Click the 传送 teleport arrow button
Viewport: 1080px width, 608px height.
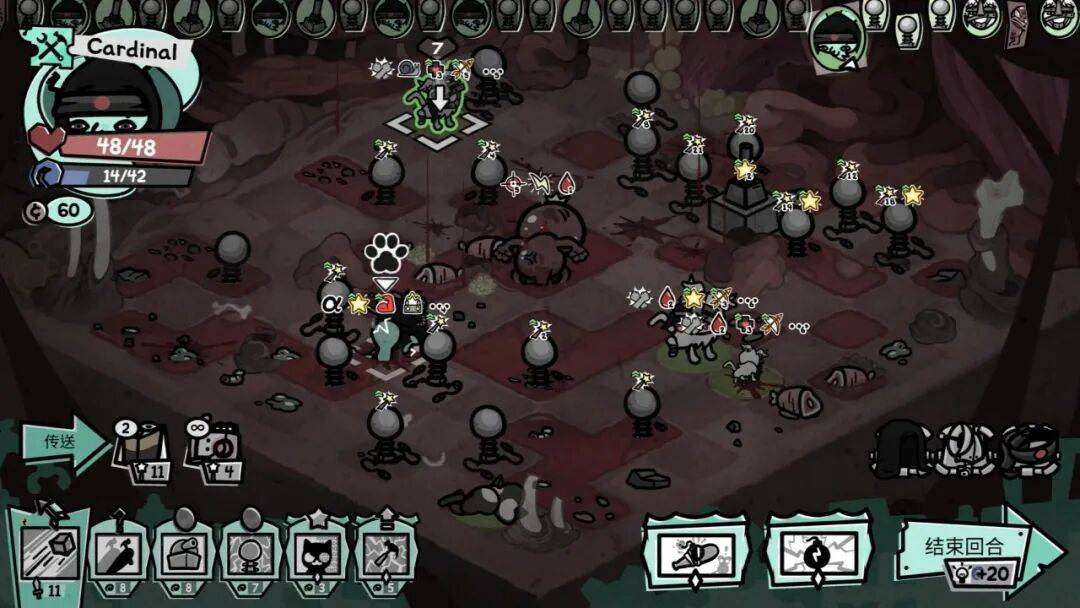pyautogui.click(x=62, y=441)
